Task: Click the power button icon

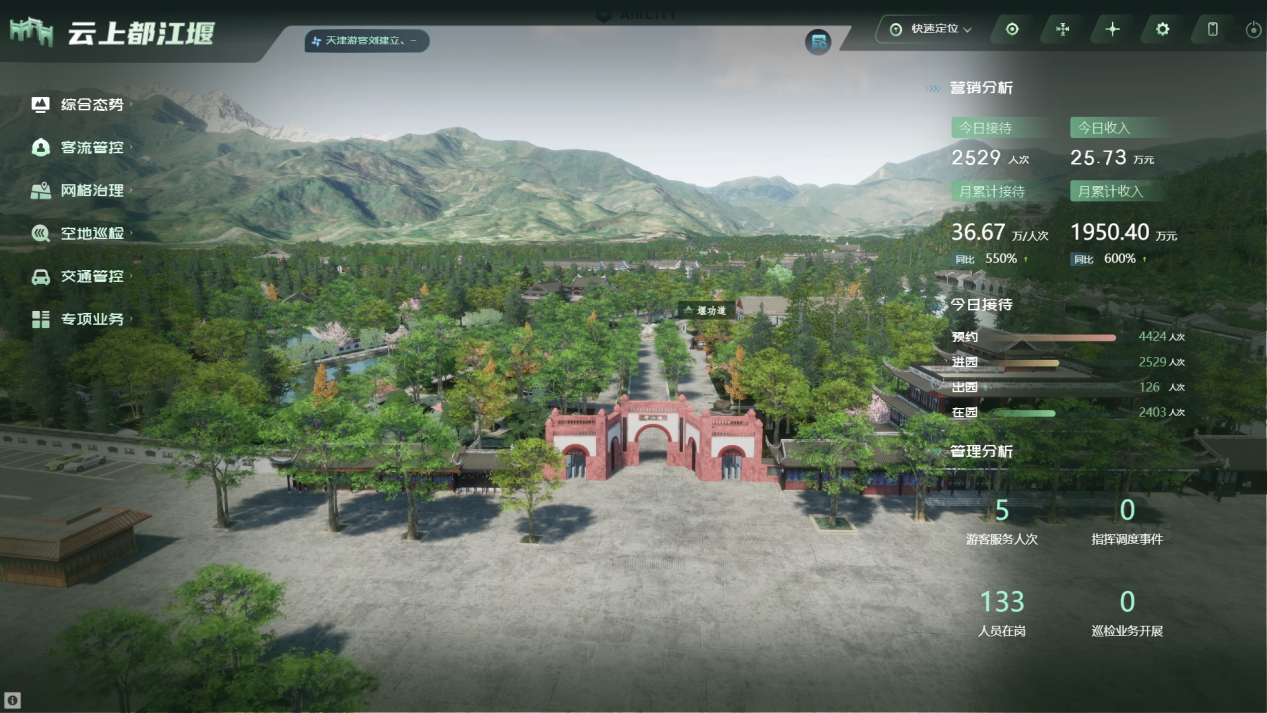Action: (1253, 30)
